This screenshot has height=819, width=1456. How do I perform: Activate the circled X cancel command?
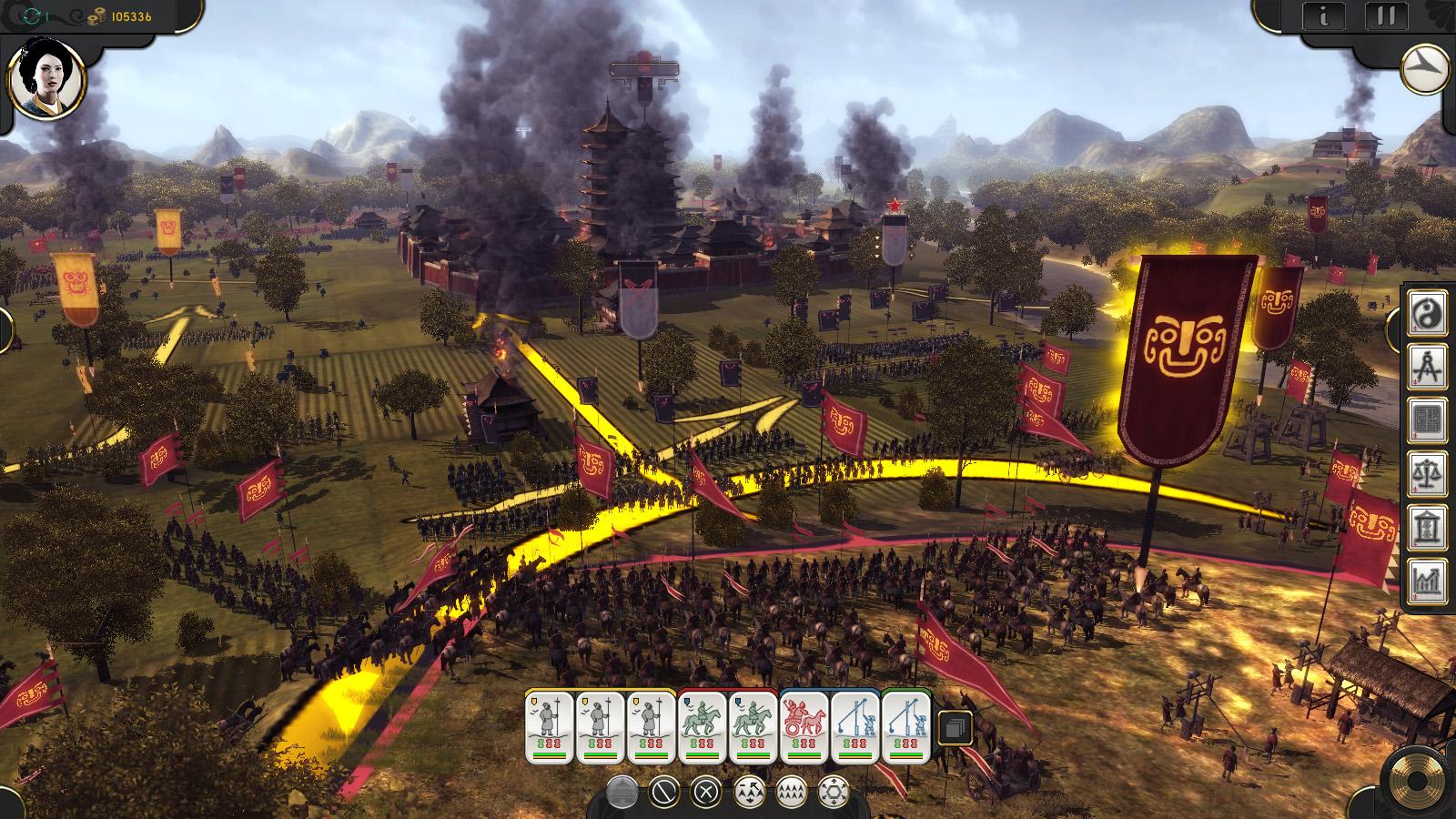[x=706, y=792]
